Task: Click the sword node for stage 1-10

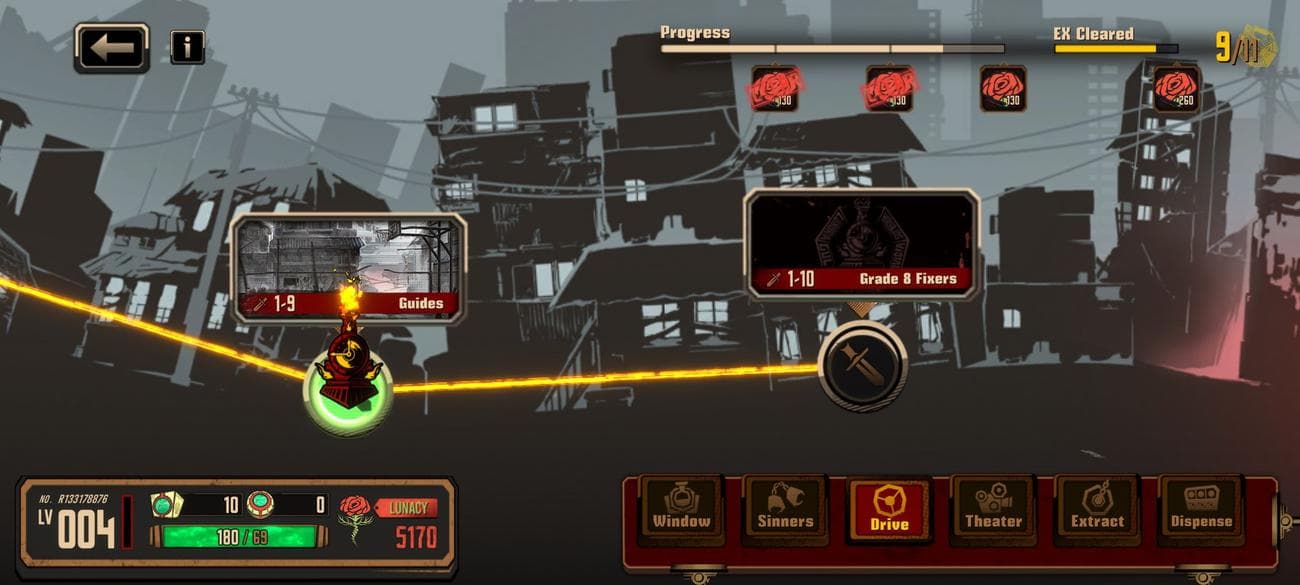Action: click(862, 366)
